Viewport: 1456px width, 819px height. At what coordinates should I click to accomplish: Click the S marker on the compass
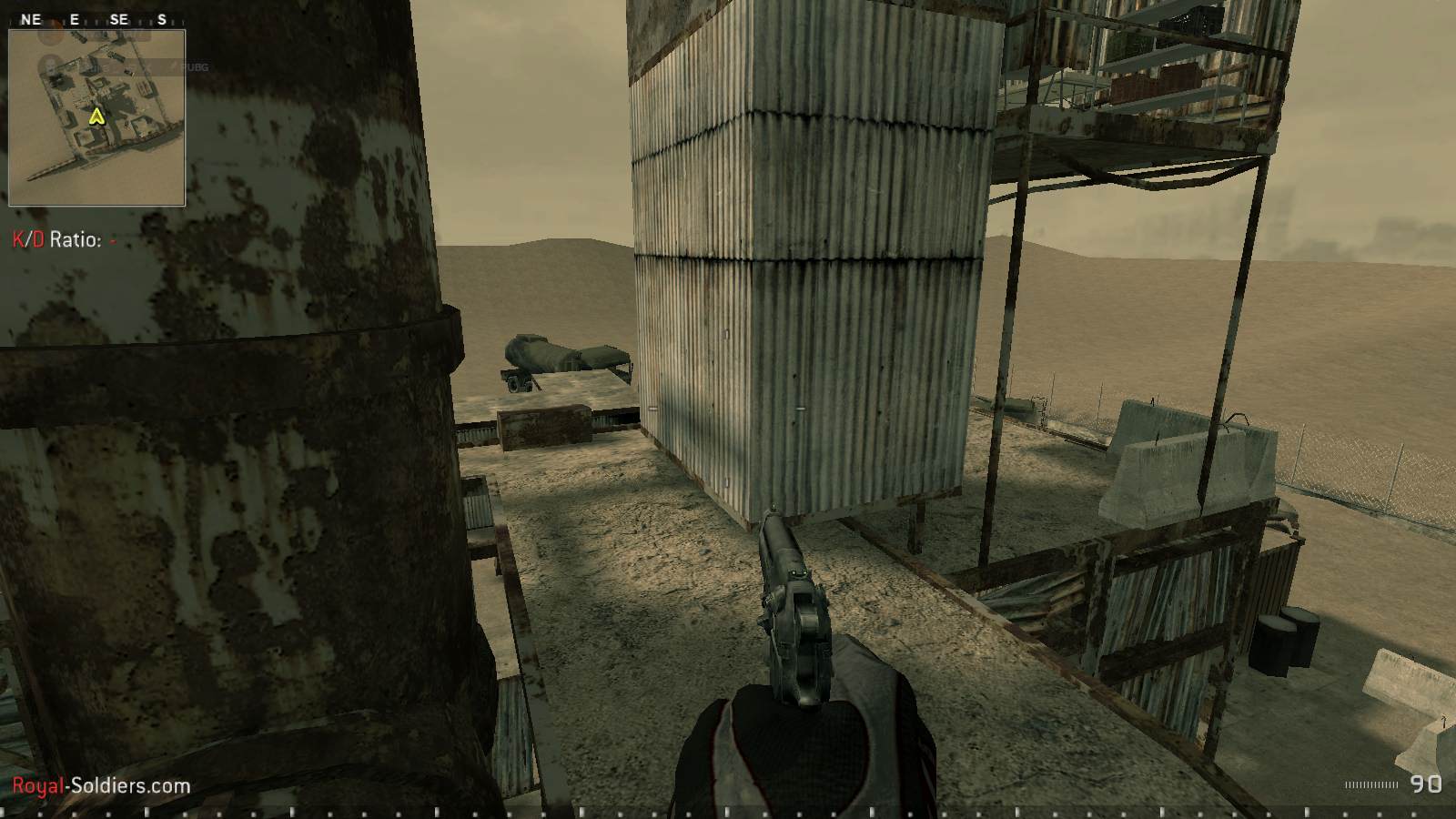(x=162, y=16)
